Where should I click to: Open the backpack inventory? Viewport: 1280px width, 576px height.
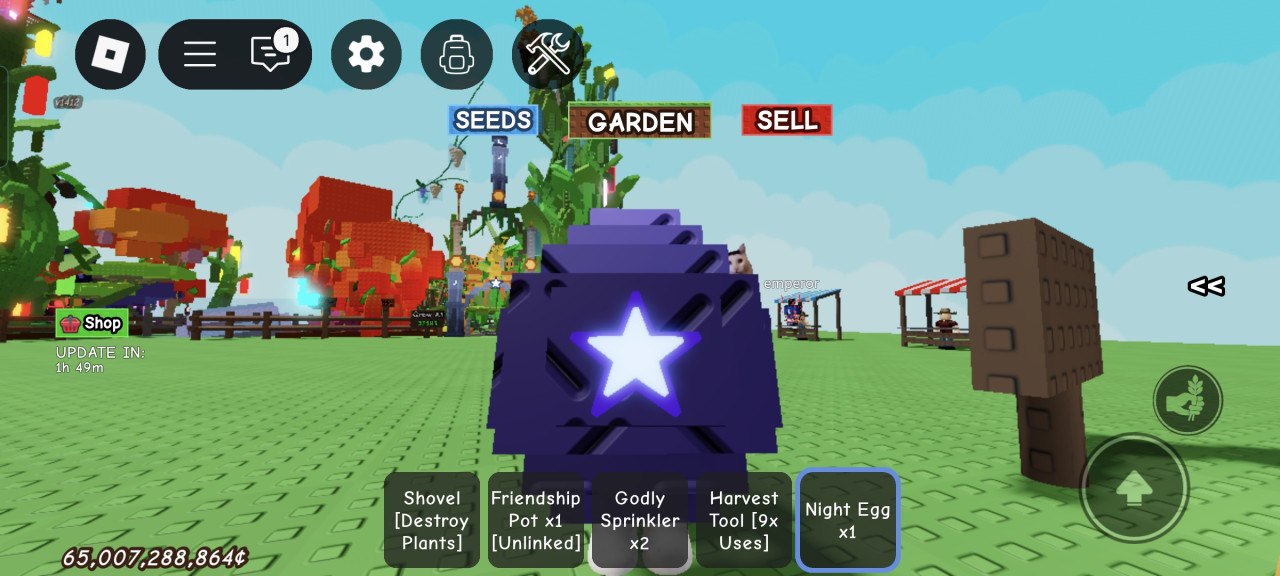(x=456, y=54)
